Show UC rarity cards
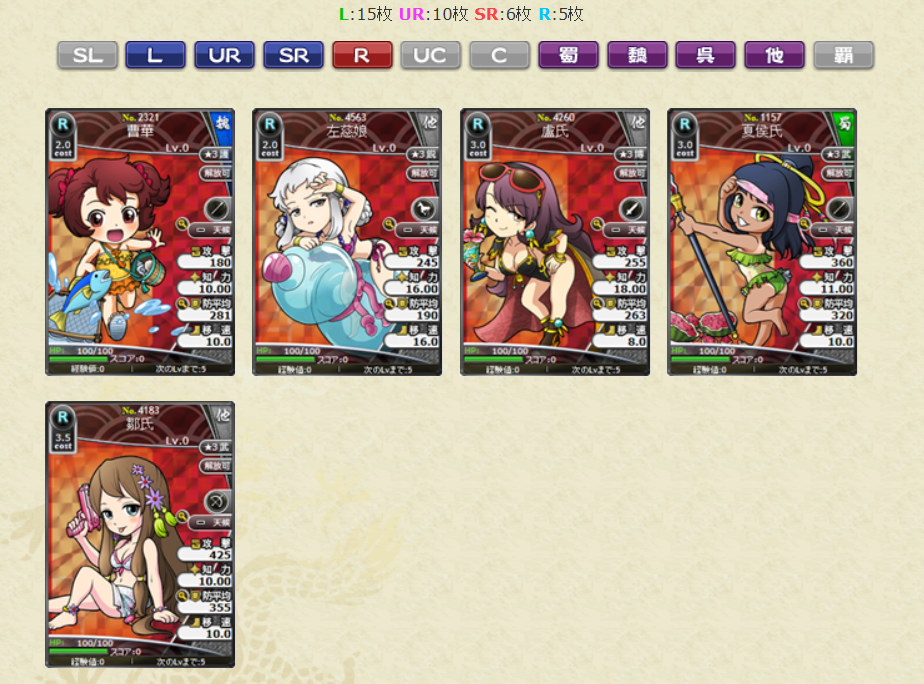Screen dimensions: 924x684 coord(431,55)
